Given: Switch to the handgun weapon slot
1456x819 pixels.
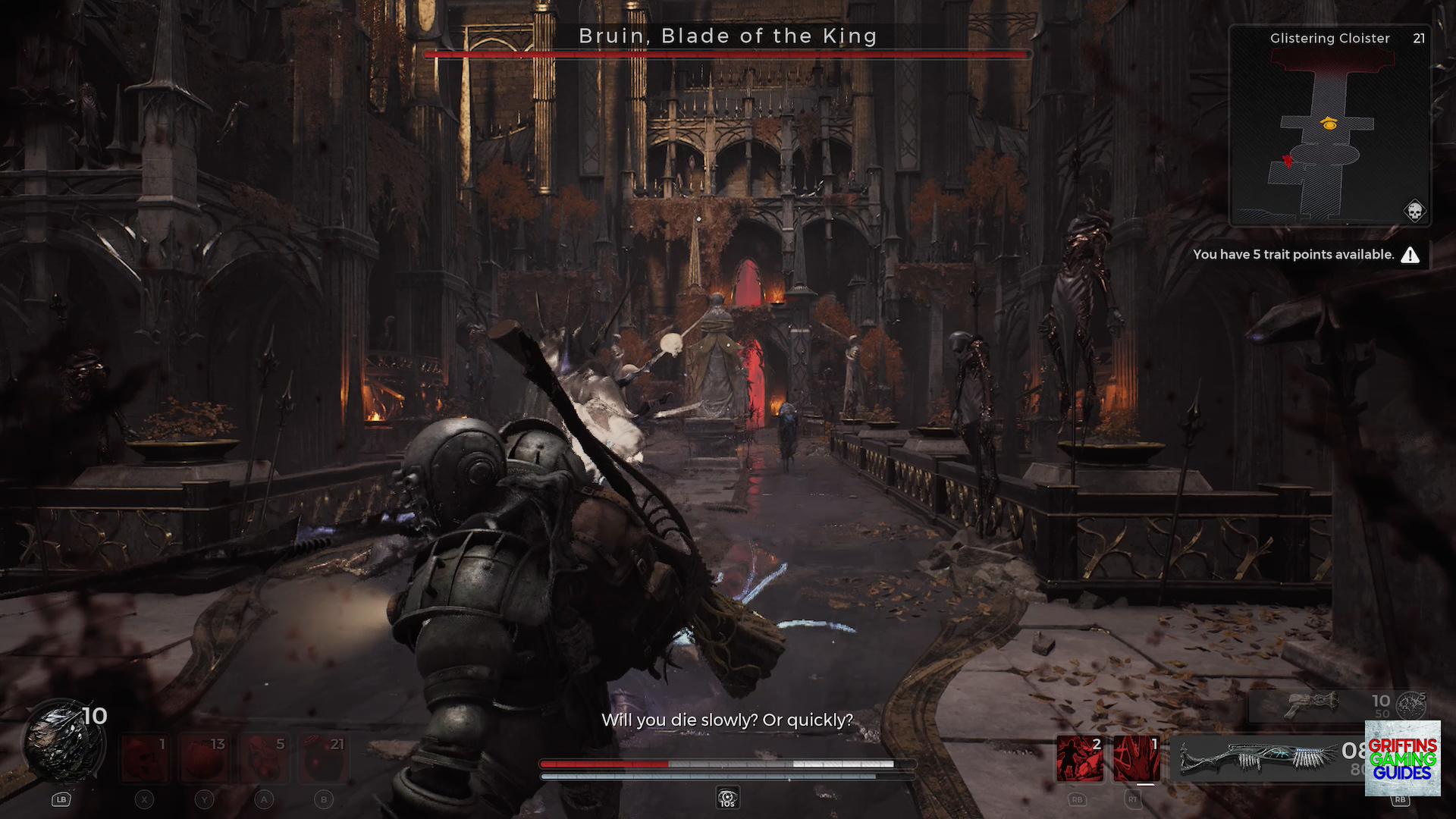Looking at the screenshot, I should click(x=1316, y=705).
